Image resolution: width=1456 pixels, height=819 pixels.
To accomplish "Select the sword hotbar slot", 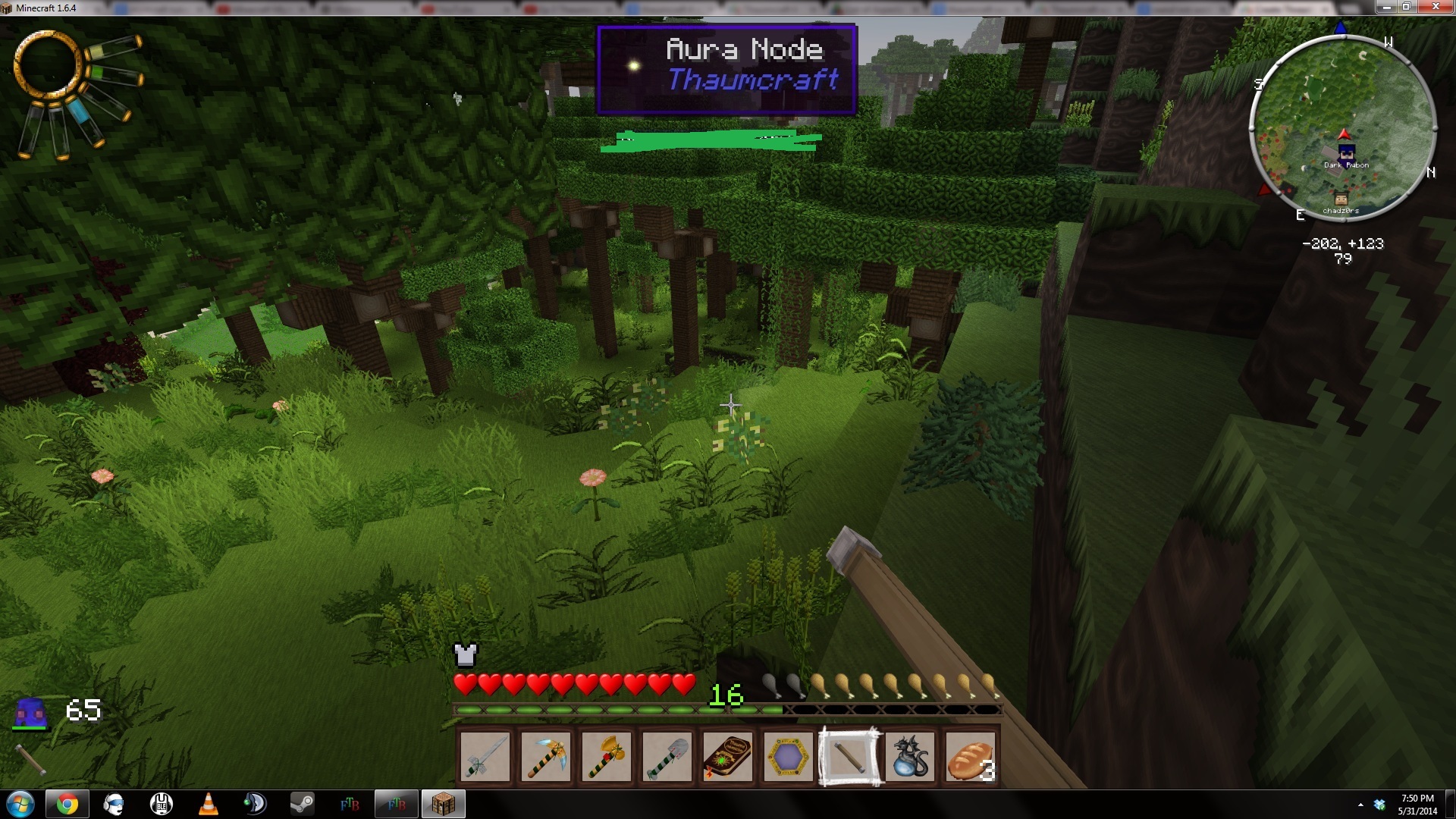I will point(485,757).
